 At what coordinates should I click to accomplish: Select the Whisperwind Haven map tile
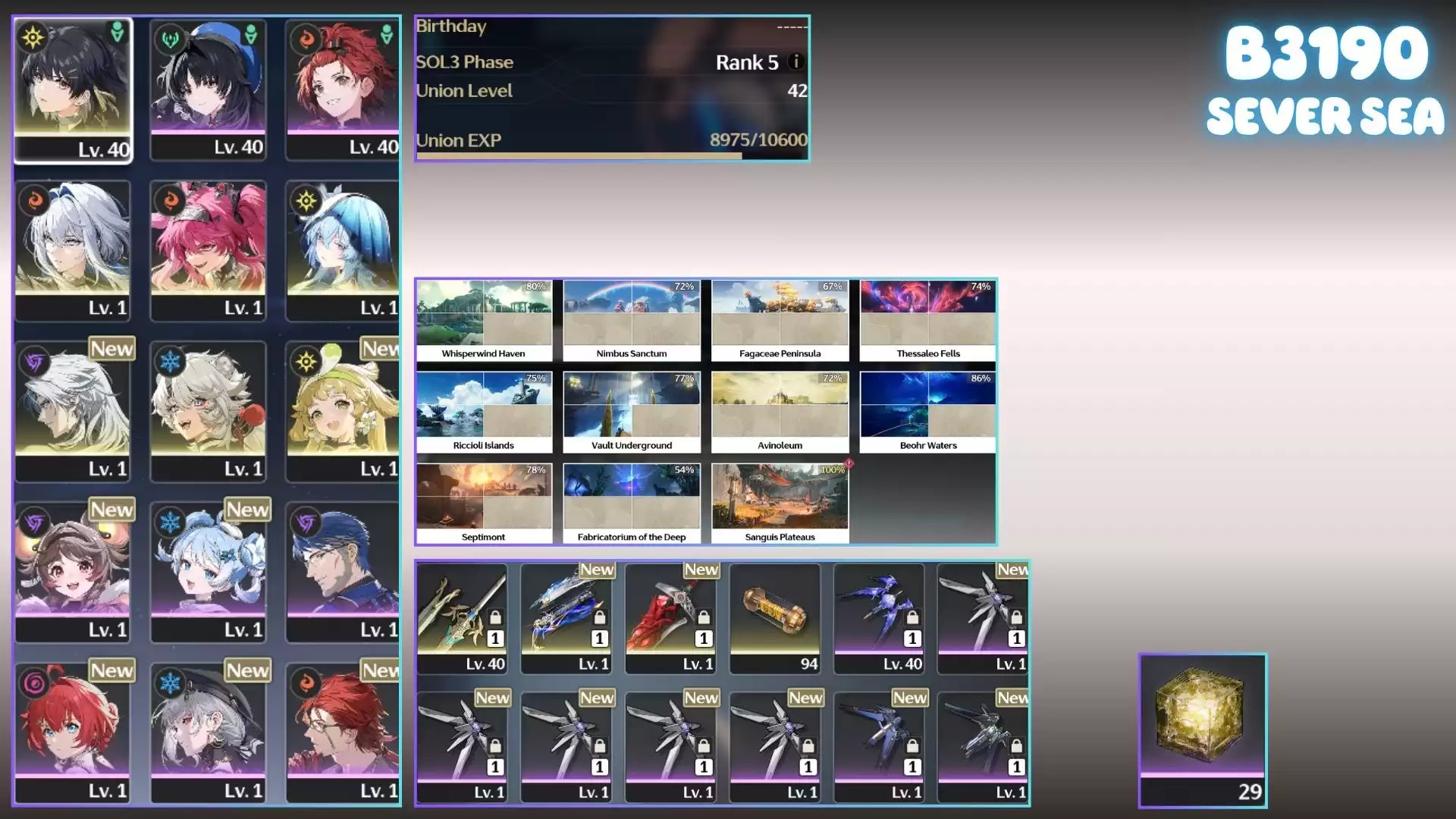click(484, 320)
